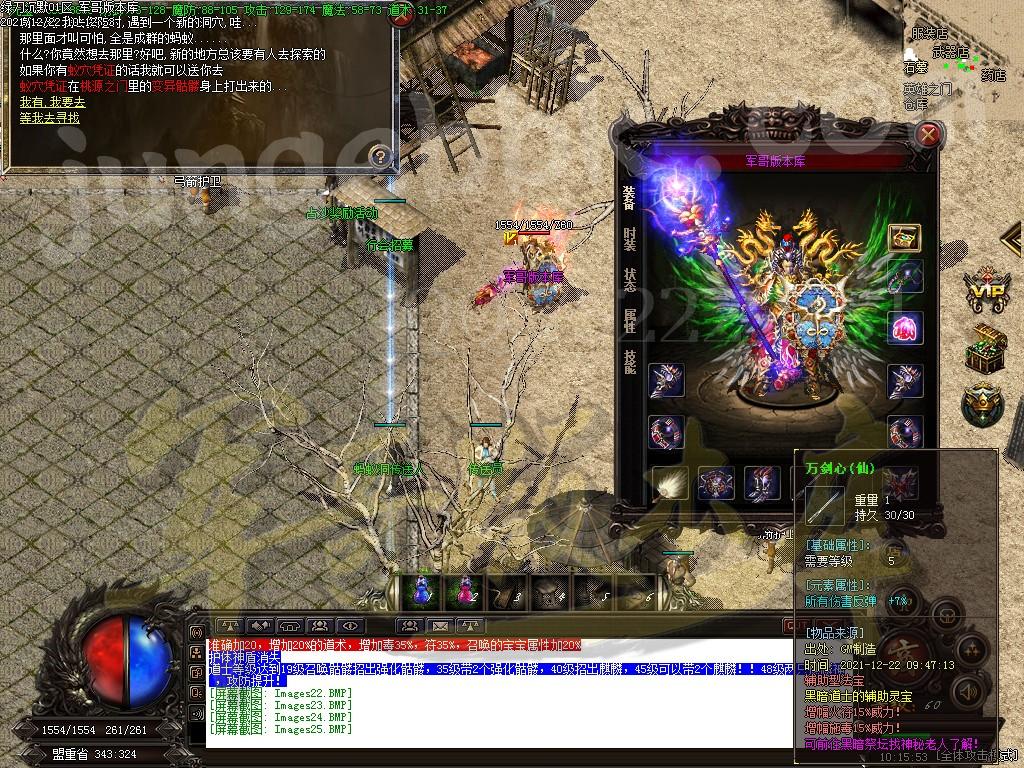1024x768 pixels.
Task: Click the question mark help button in dialogue
Action: point(379,156)
